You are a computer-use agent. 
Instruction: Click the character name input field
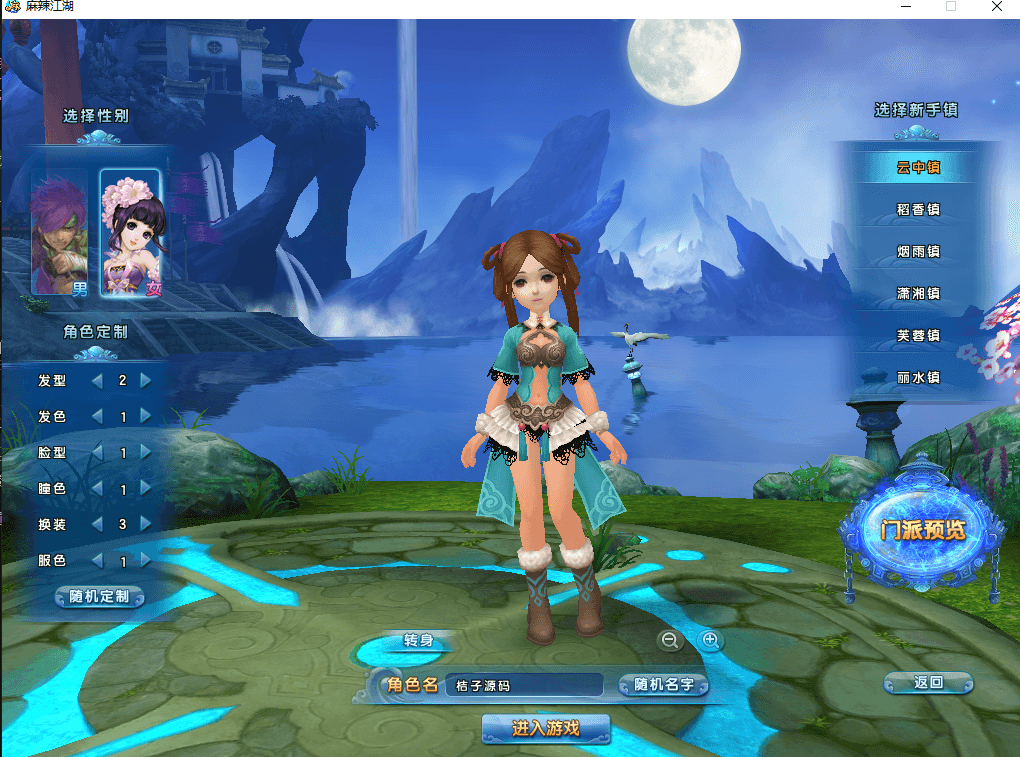tap(524, 685)
